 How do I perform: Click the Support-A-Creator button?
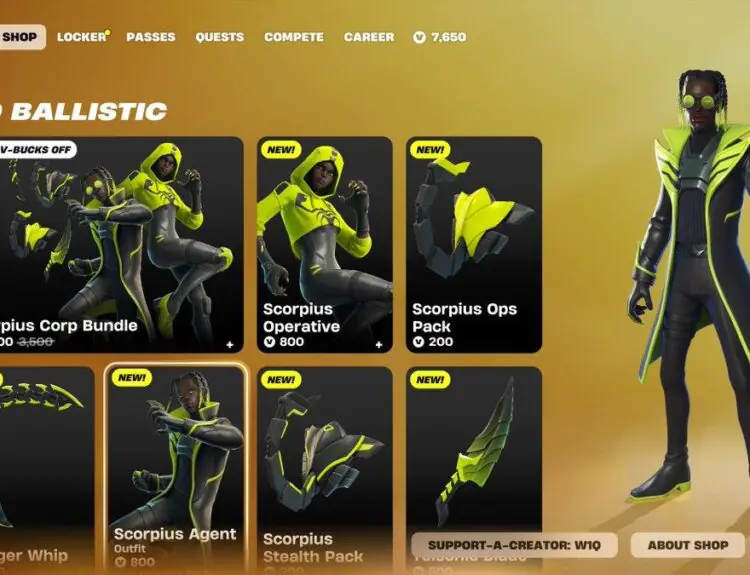click(x=514, y=545)
